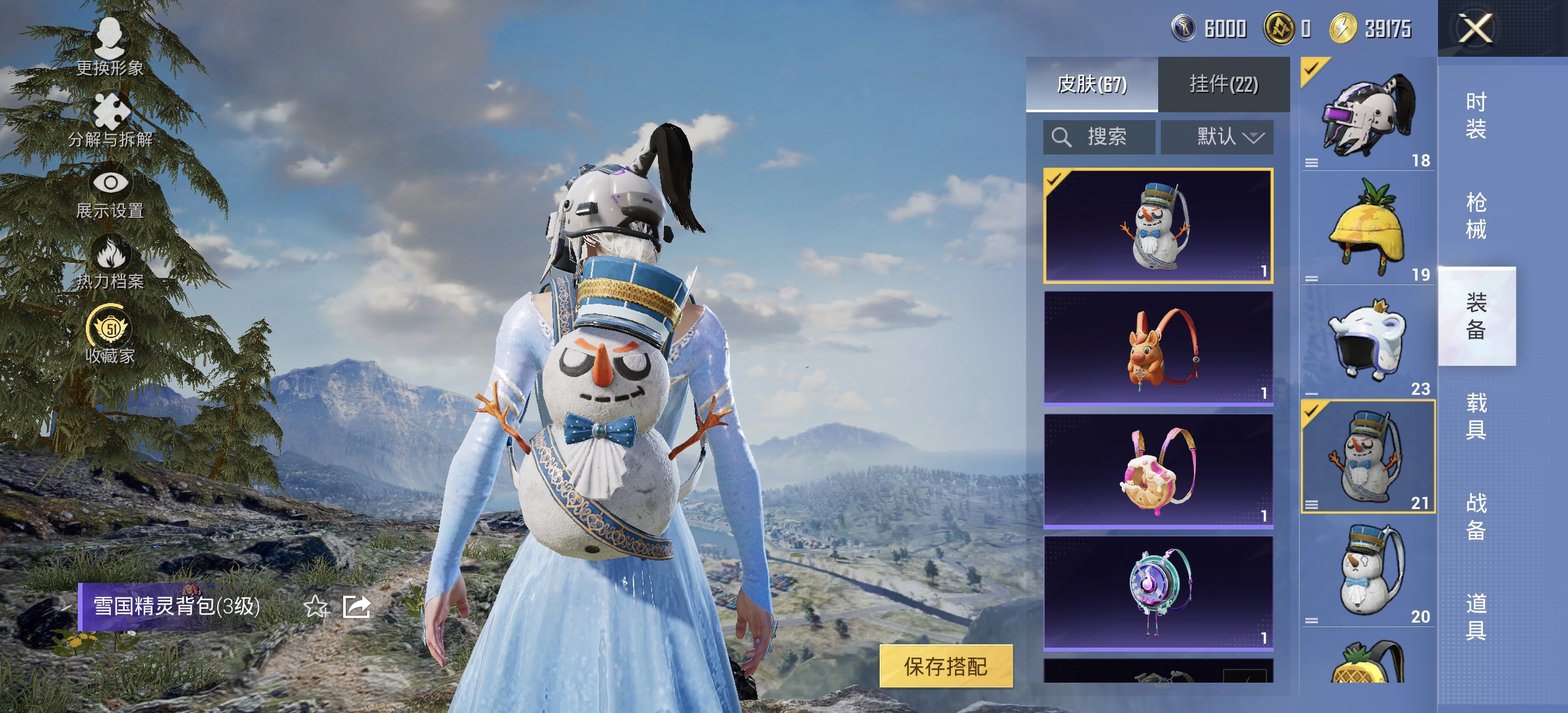Open the 默认 sorting dropdown
The image size is (1568, 713).
click(1218, 137)
